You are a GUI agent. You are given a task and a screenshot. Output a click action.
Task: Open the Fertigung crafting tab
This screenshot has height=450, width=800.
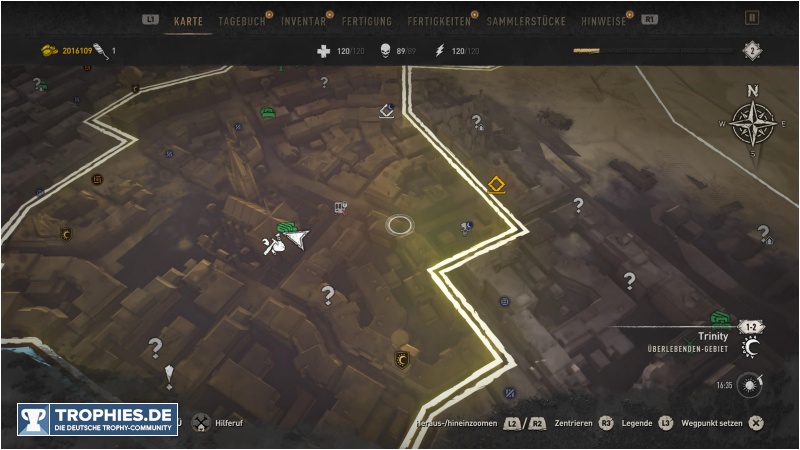click(366, 20)
